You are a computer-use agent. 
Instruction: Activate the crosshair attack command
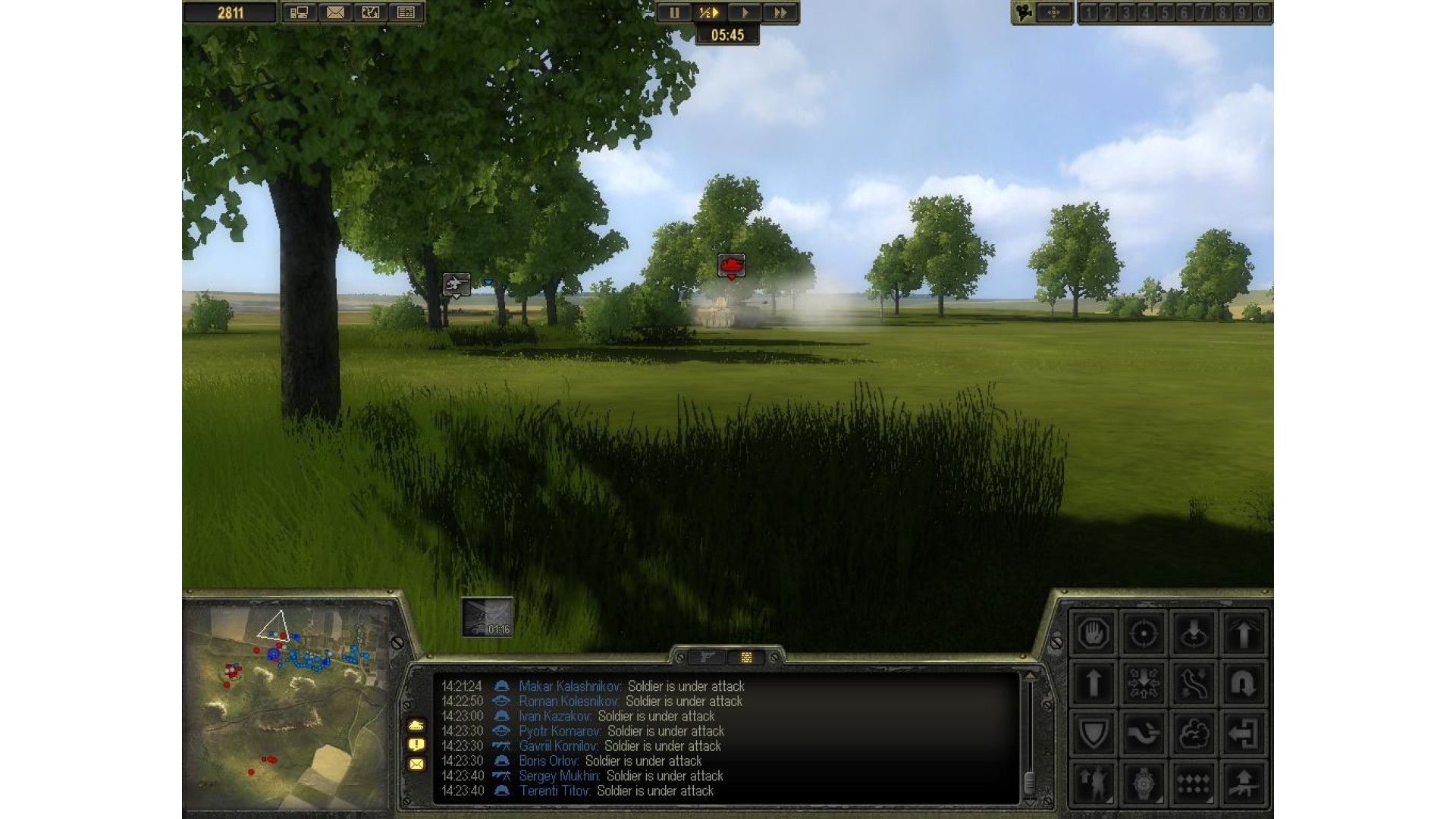[x=1143, y=633]
